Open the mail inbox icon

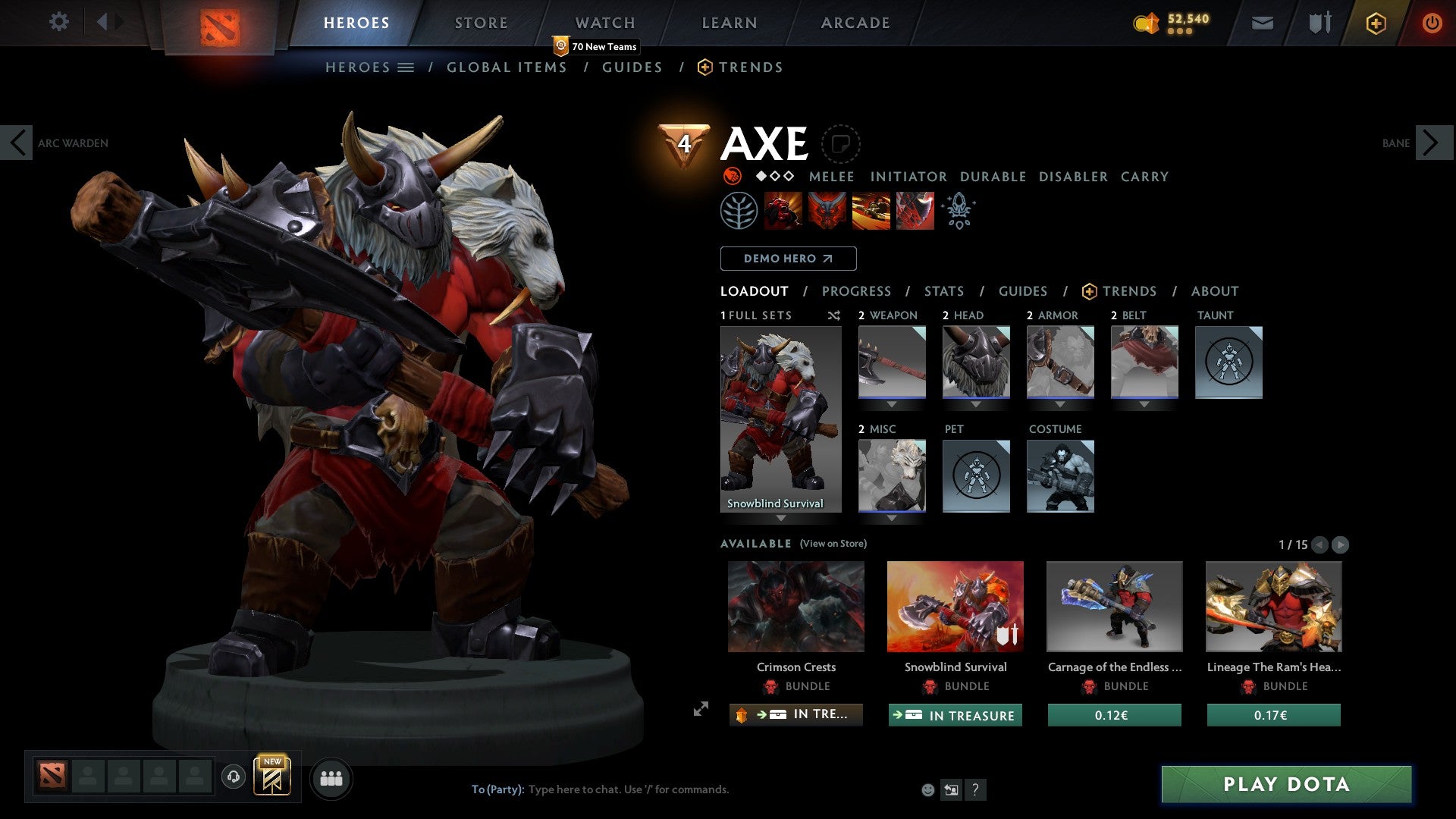[1263, 23]
